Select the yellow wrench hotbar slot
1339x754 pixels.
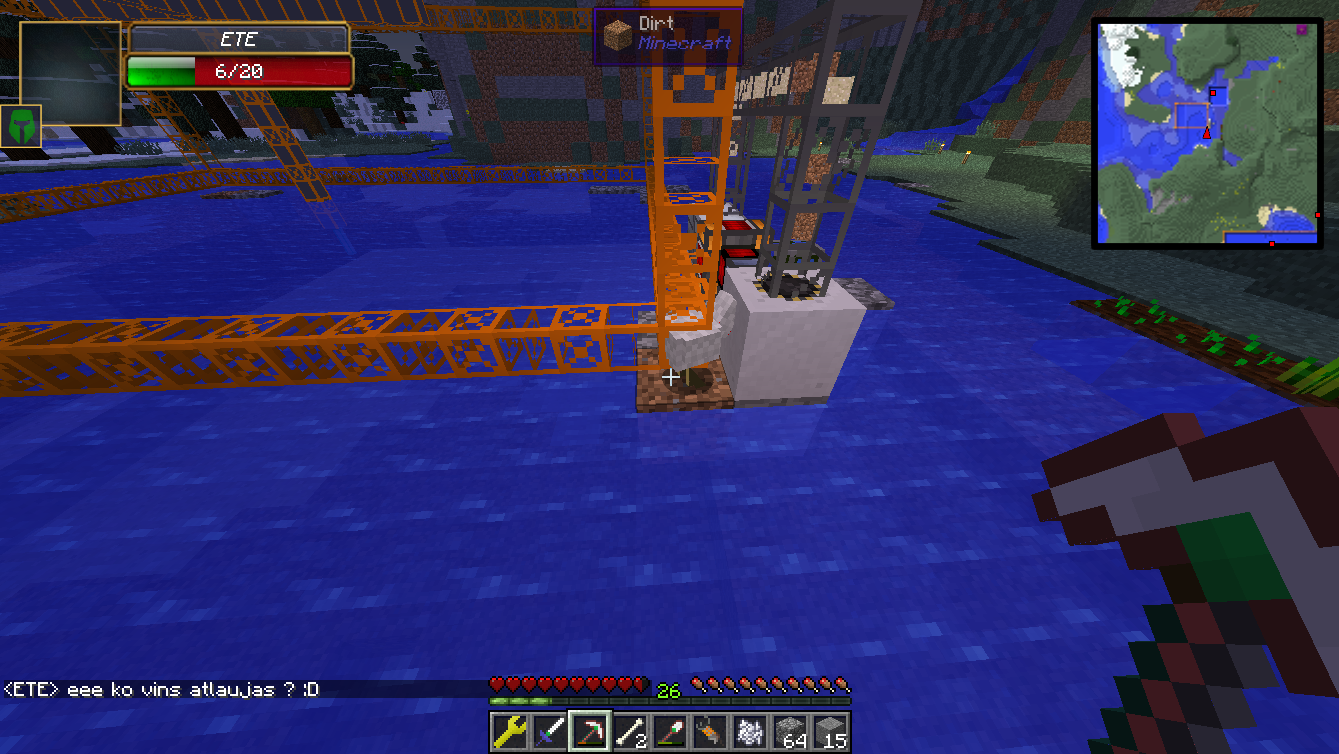coord(509,732)
